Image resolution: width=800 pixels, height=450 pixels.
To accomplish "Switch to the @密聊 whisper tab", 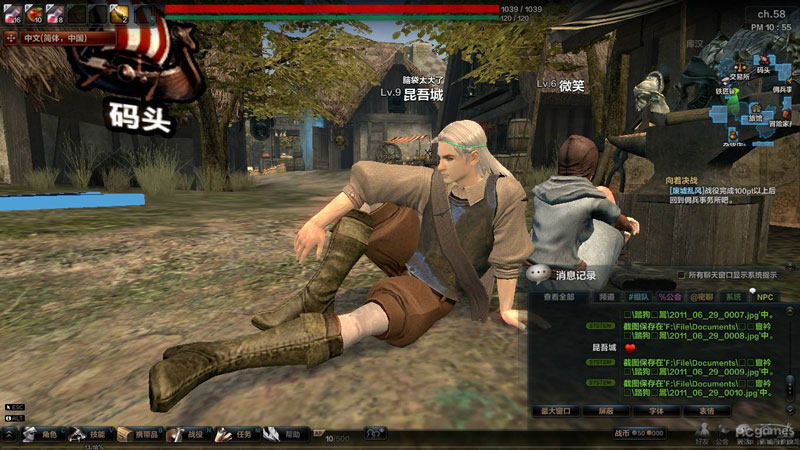I will [x=701, y=297].
